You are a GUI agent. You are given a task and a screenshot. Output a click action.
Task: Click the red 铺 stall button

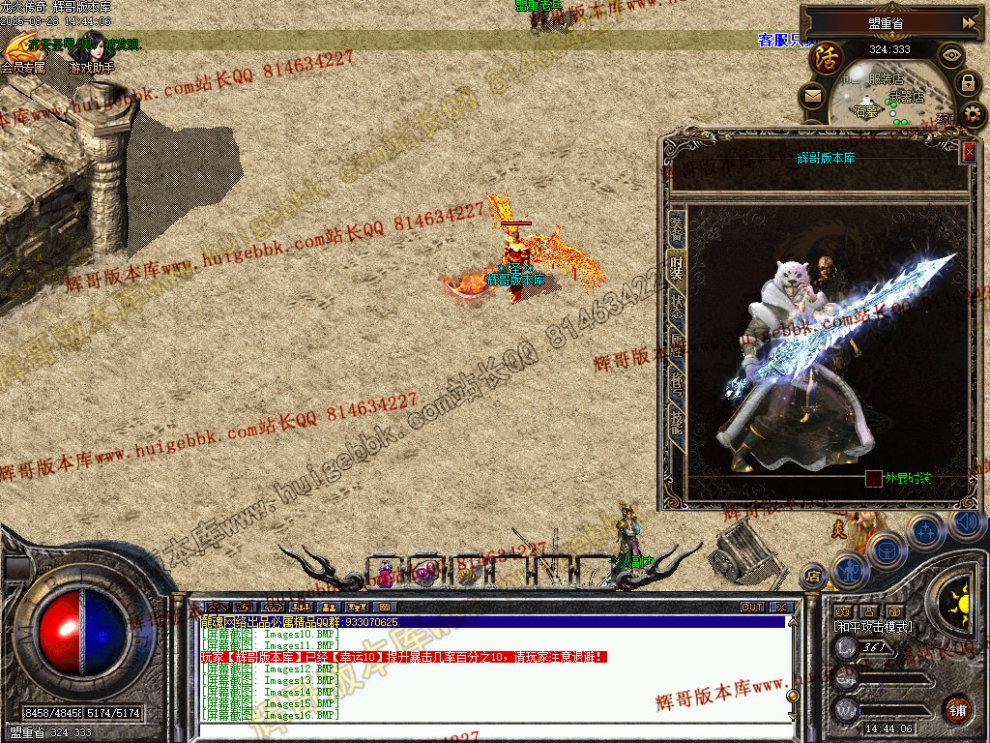coord(958,709)
